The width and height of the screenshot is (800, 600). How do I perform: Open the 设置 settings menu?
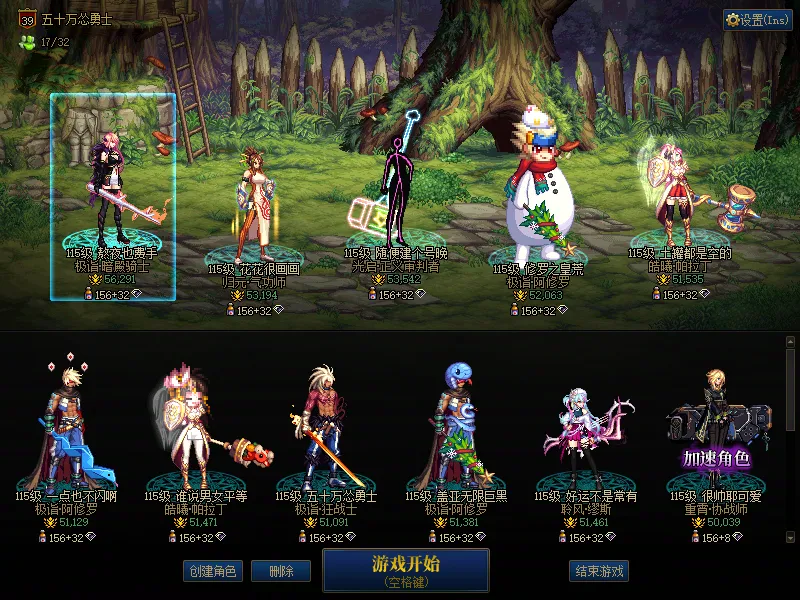(x=757, y=20)
